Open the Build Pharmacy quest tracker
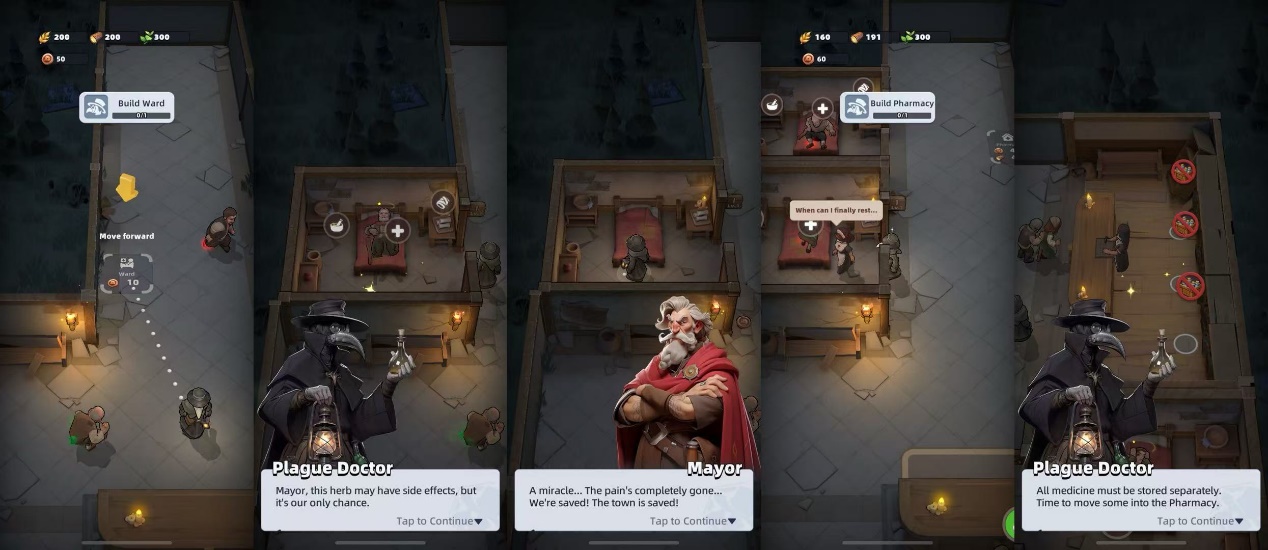1268x550 pixels. [888, 107]
